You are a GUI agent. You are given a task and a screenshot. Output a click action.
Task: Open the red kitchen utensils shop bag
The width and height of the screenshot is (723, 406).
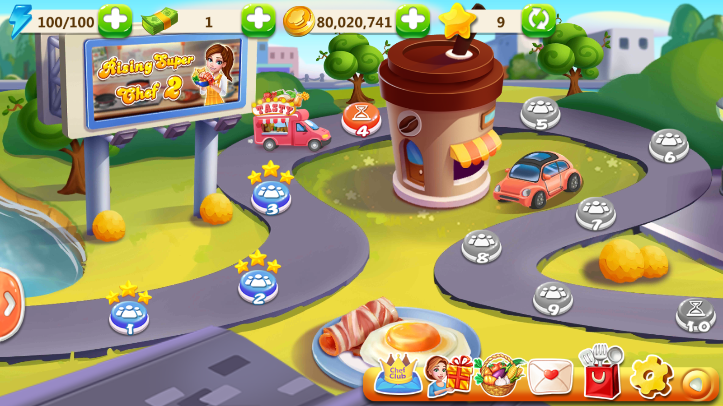tap(601, 373)
